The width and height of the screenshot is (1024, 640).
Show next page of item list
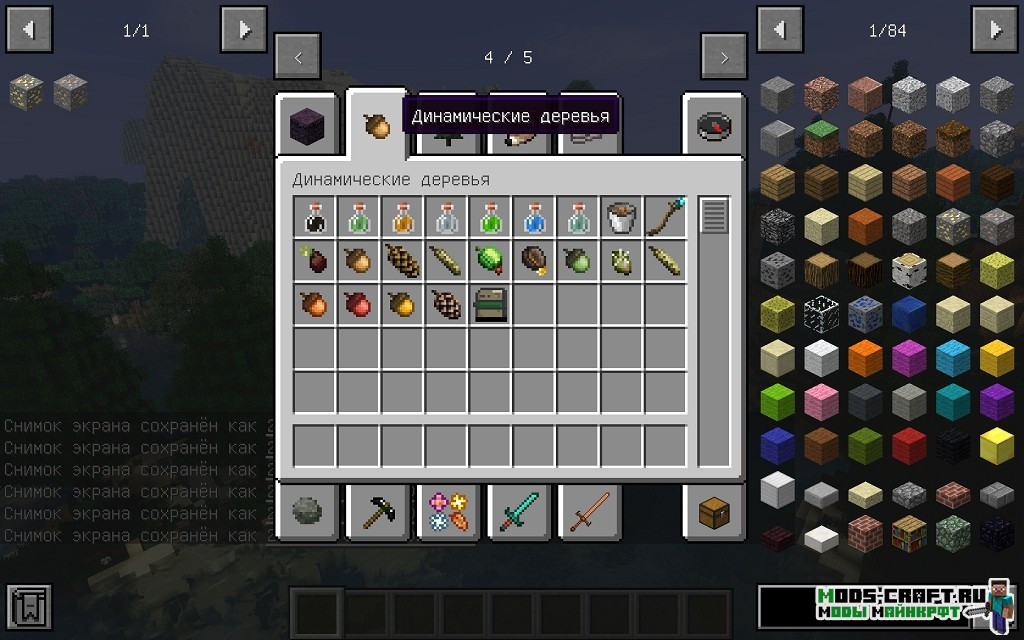tap(995, 30)
